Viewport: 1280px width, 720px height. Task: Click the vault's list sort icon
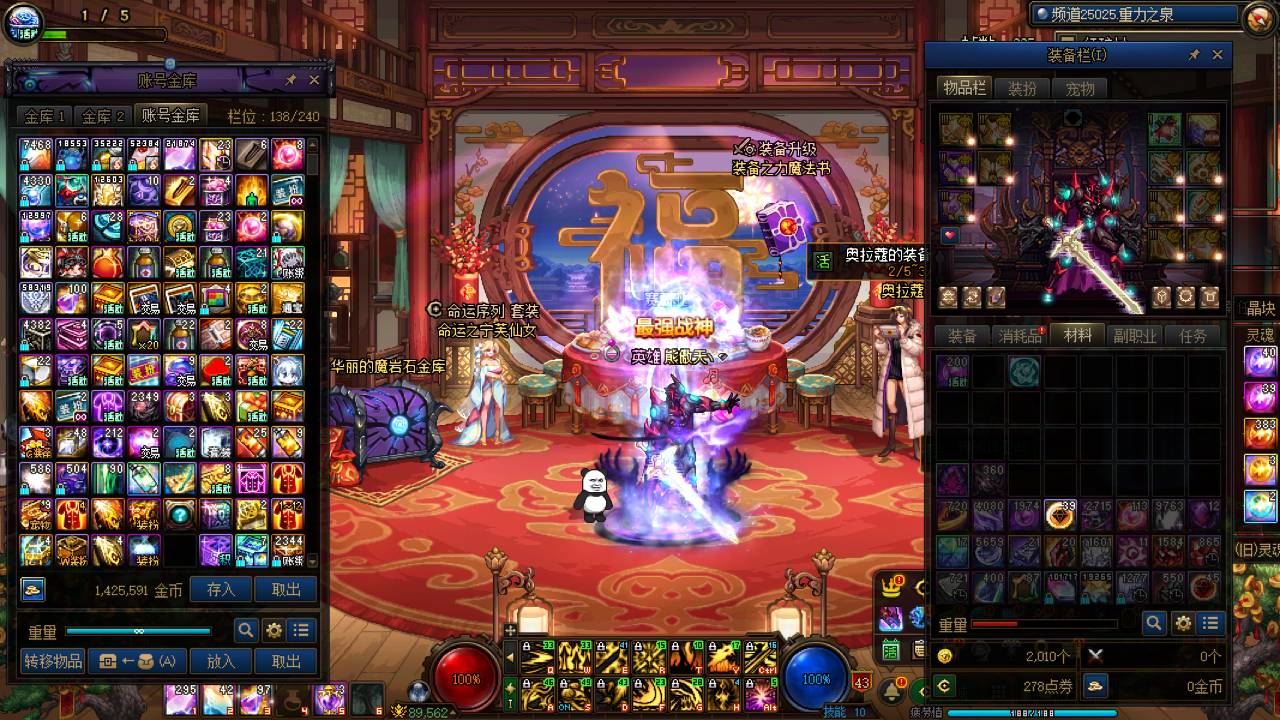tap(301, 631)
